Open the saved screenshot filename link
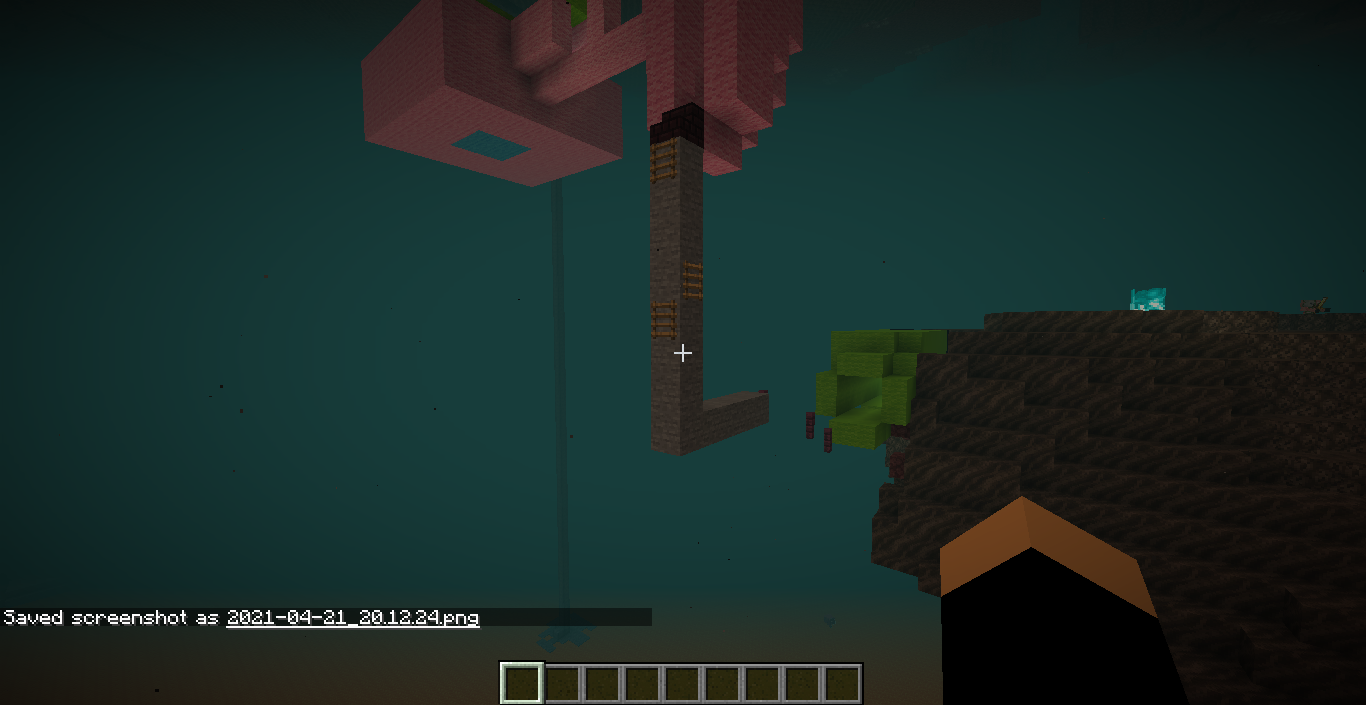 point(352,617)
